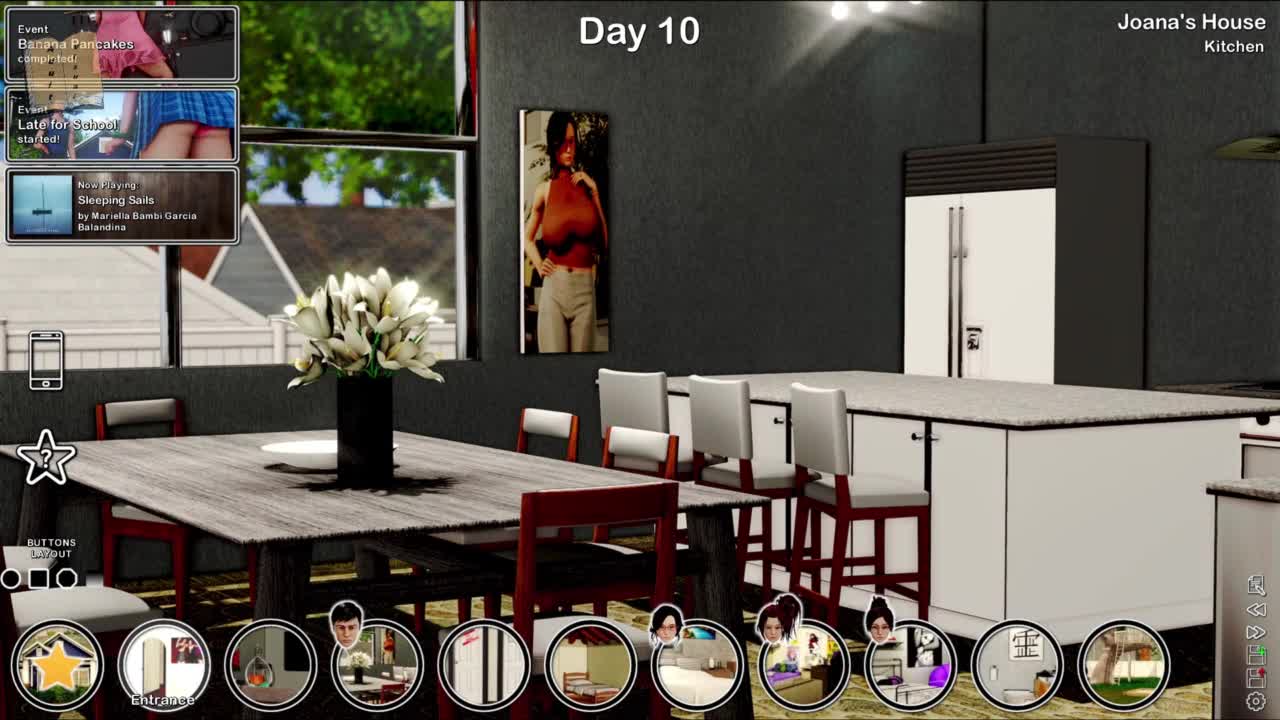This screenshot has height=720, width=1280.
Task: Select the octagon buttons layout
Action: 67,578
